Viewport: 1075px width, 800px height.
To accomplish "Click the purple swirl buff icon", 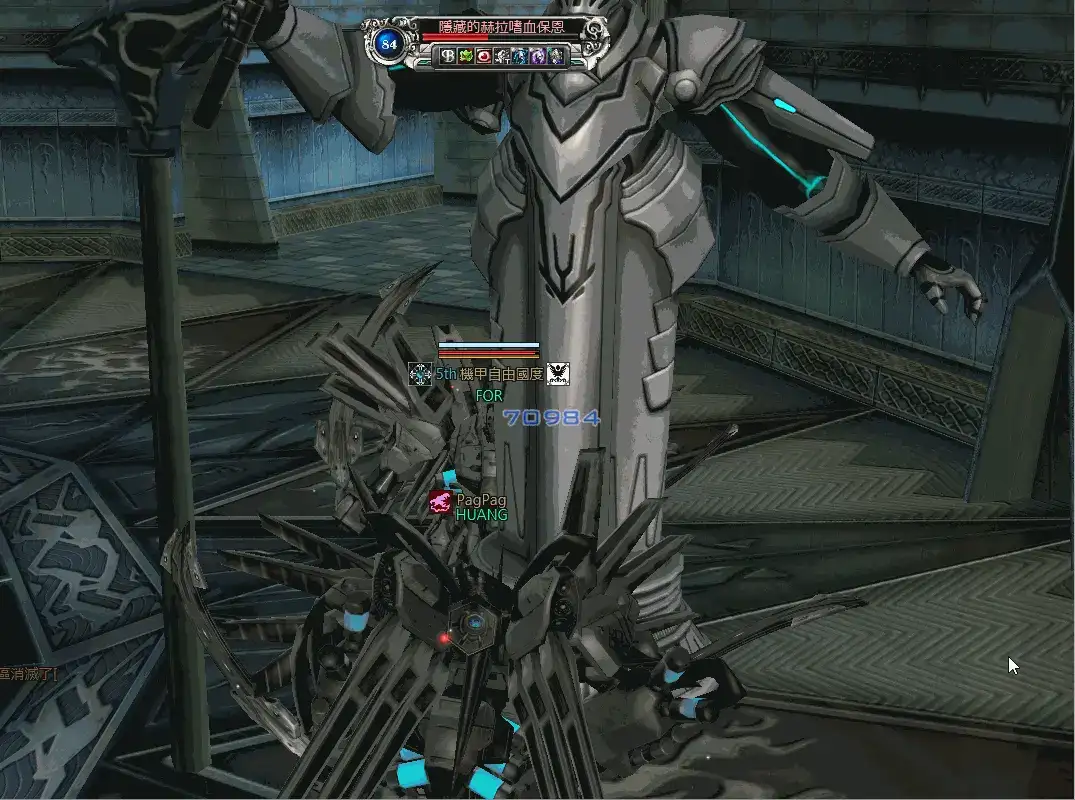I will click(x=538, y=57).
